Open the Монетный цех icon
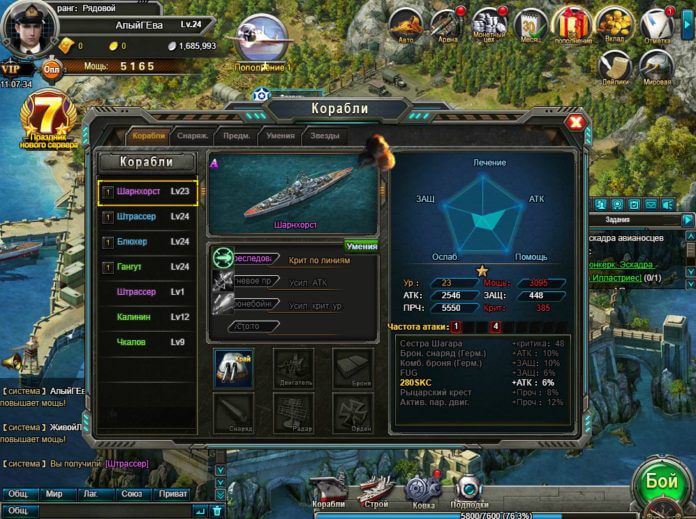 [488, 22]
